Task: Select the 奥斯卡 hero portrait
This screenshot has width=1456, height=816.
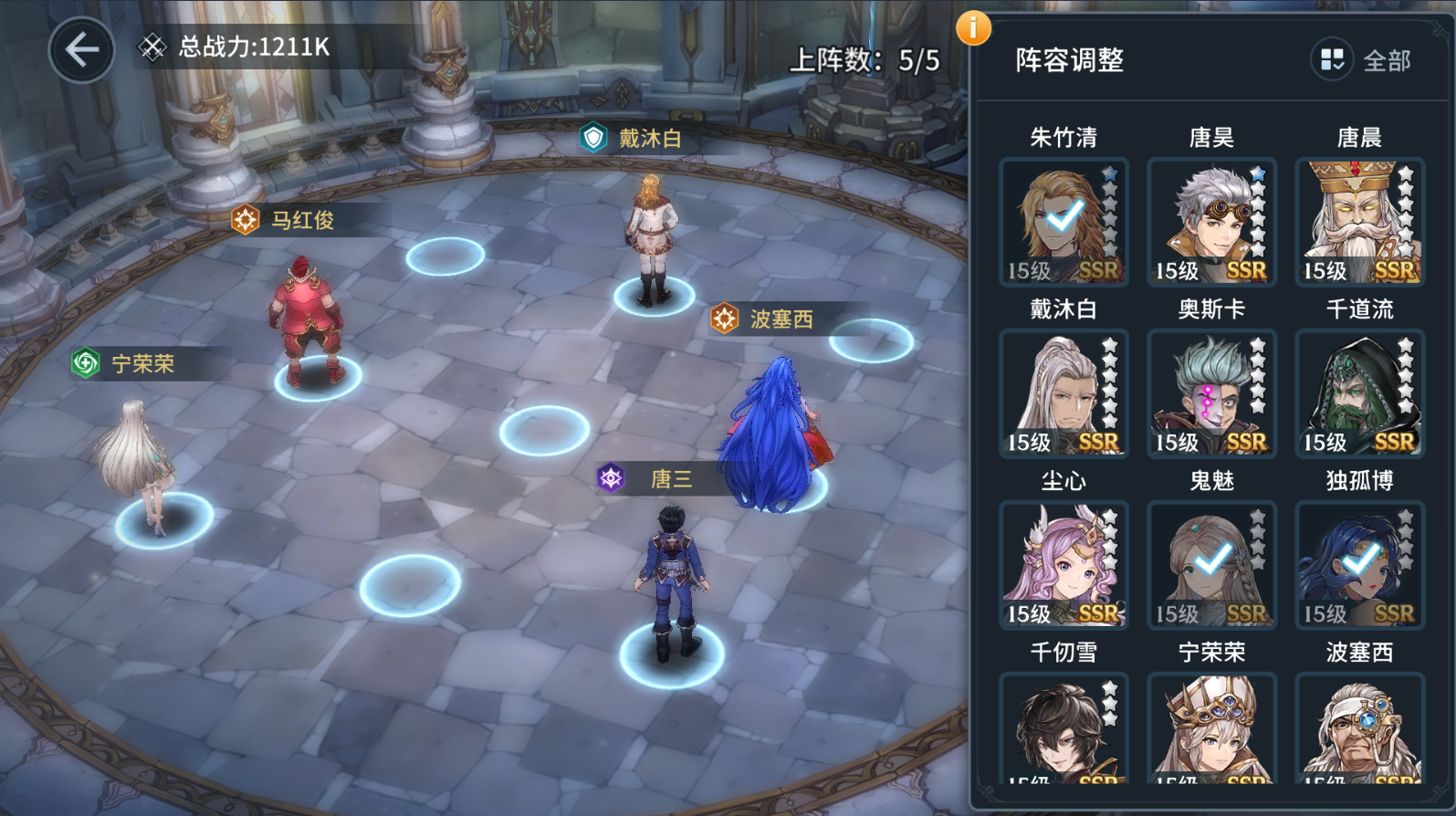Action: (x=1211, y=393)
